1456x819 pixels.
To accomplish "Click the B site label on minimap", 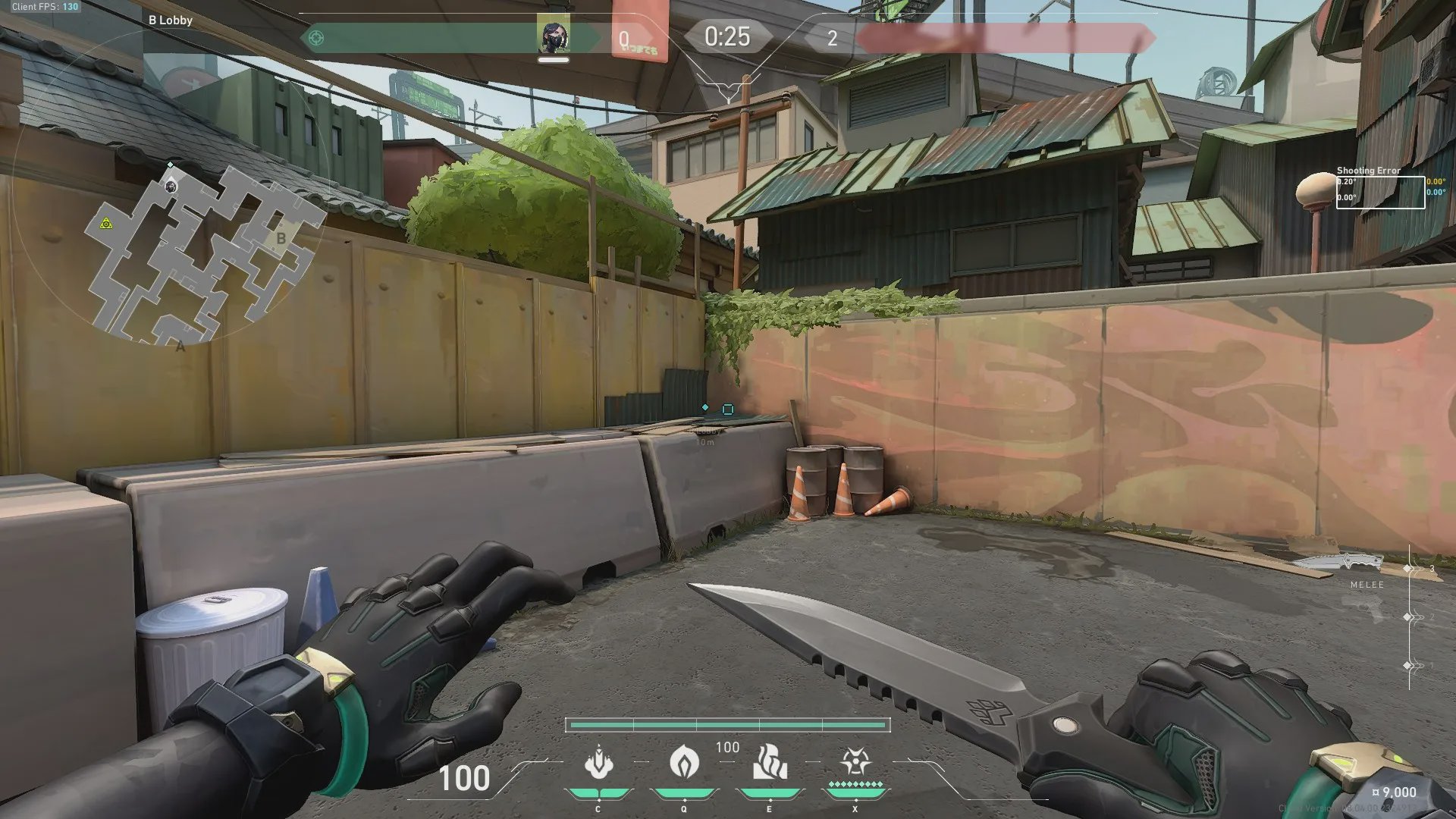I will coord(281,239).
